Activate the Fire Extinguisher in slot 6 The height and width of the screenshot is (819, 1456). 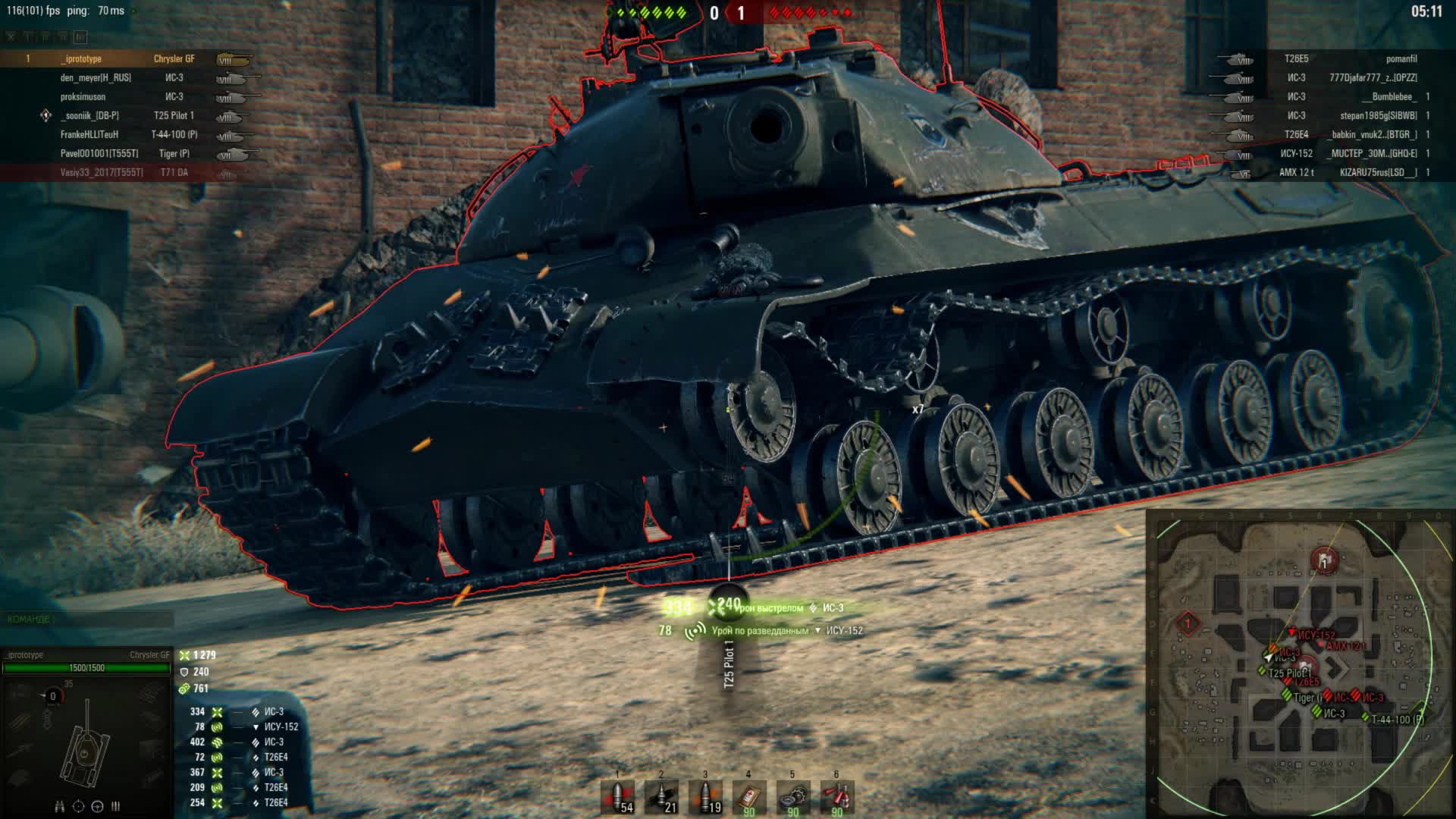pyautogui.click(x=836, y=796)
